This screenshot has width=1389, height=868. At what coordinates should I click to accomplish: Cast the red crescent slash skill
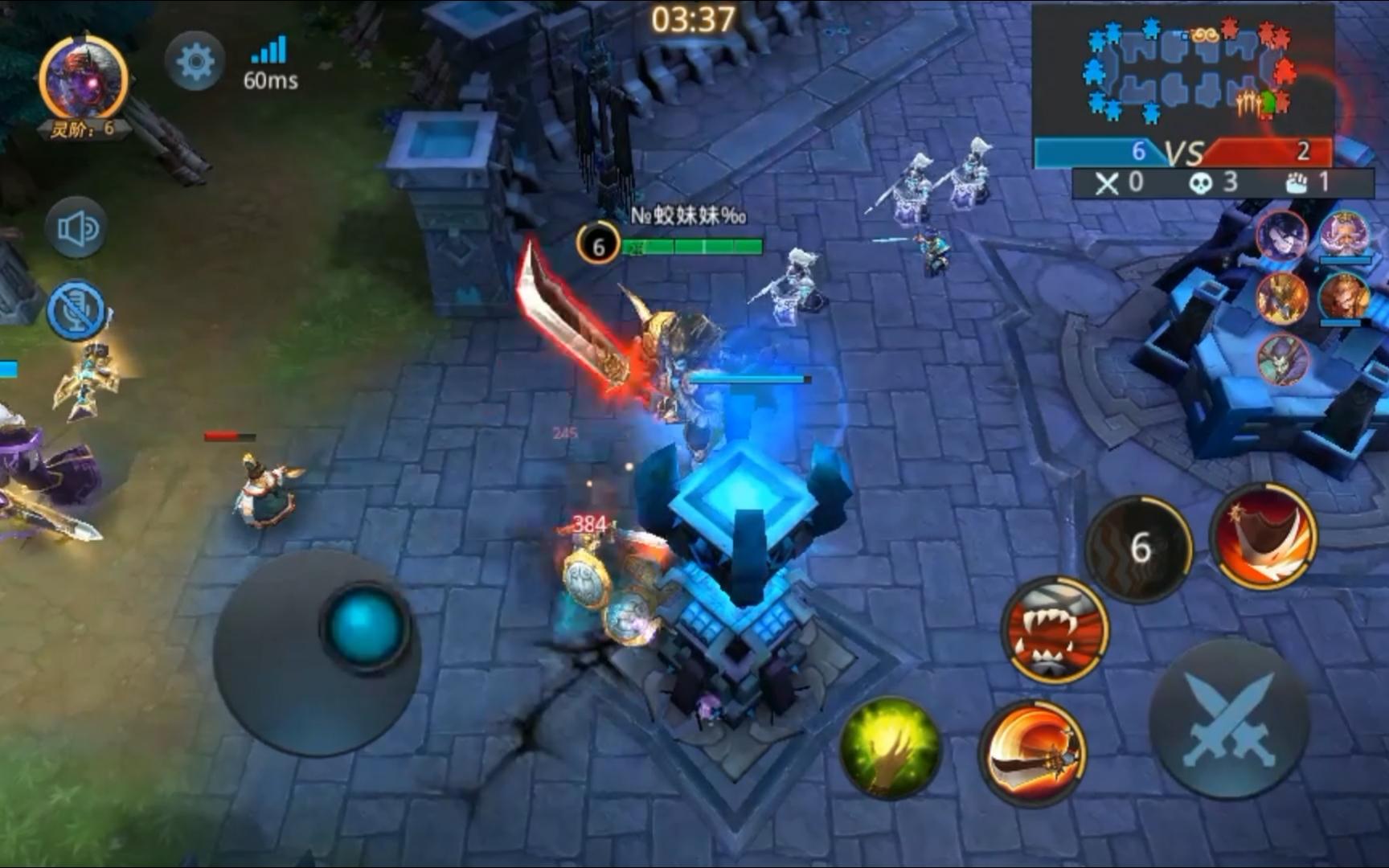click(x=1264, y=535)
